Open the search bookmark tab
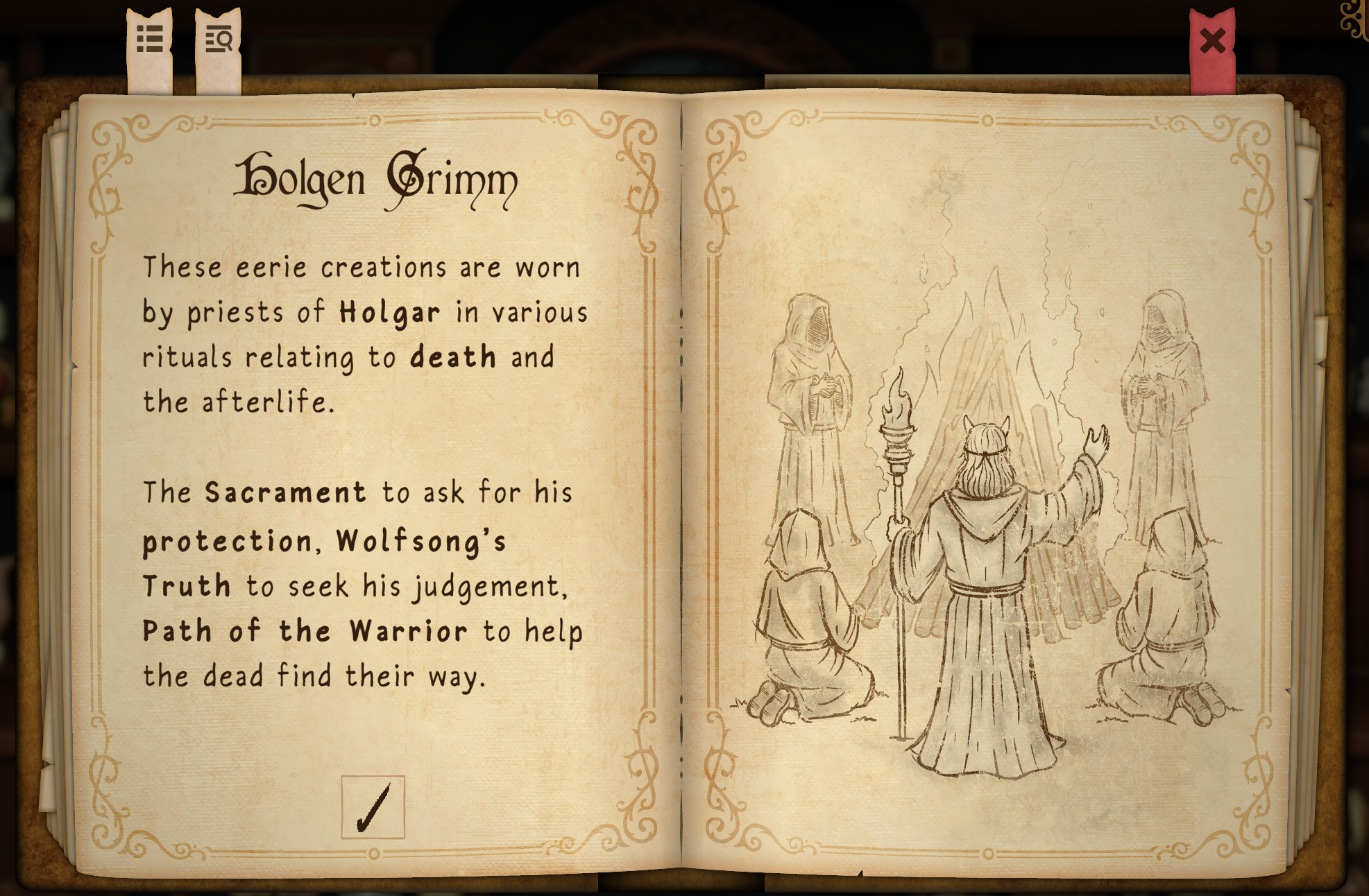The width and height of the screenshot is (1369, 896). pyautogui.click(x=219, y=40)
